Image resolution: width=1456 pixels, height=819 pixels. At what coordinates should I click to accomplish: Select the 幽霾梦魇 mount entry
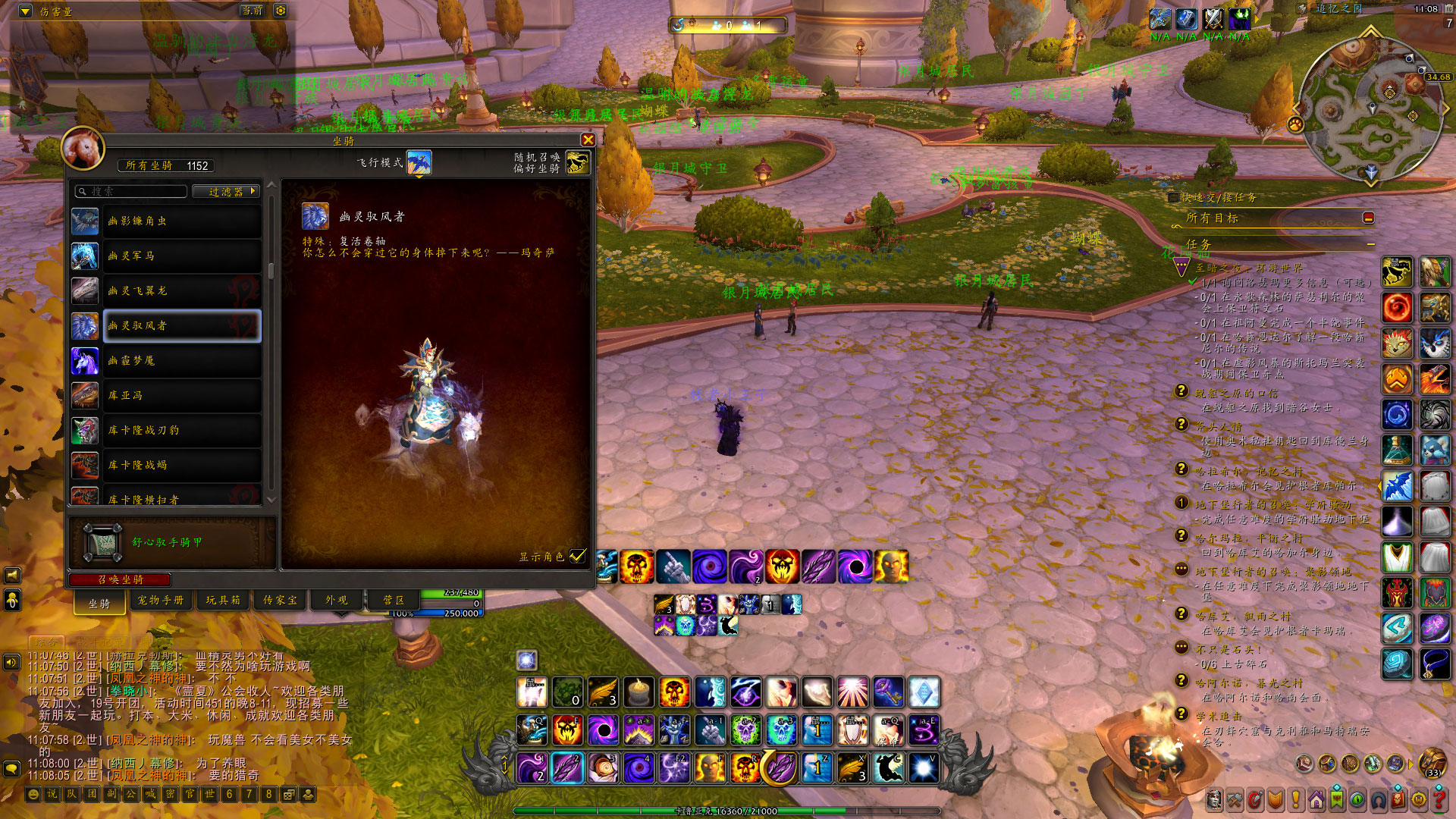coord(181,361)
